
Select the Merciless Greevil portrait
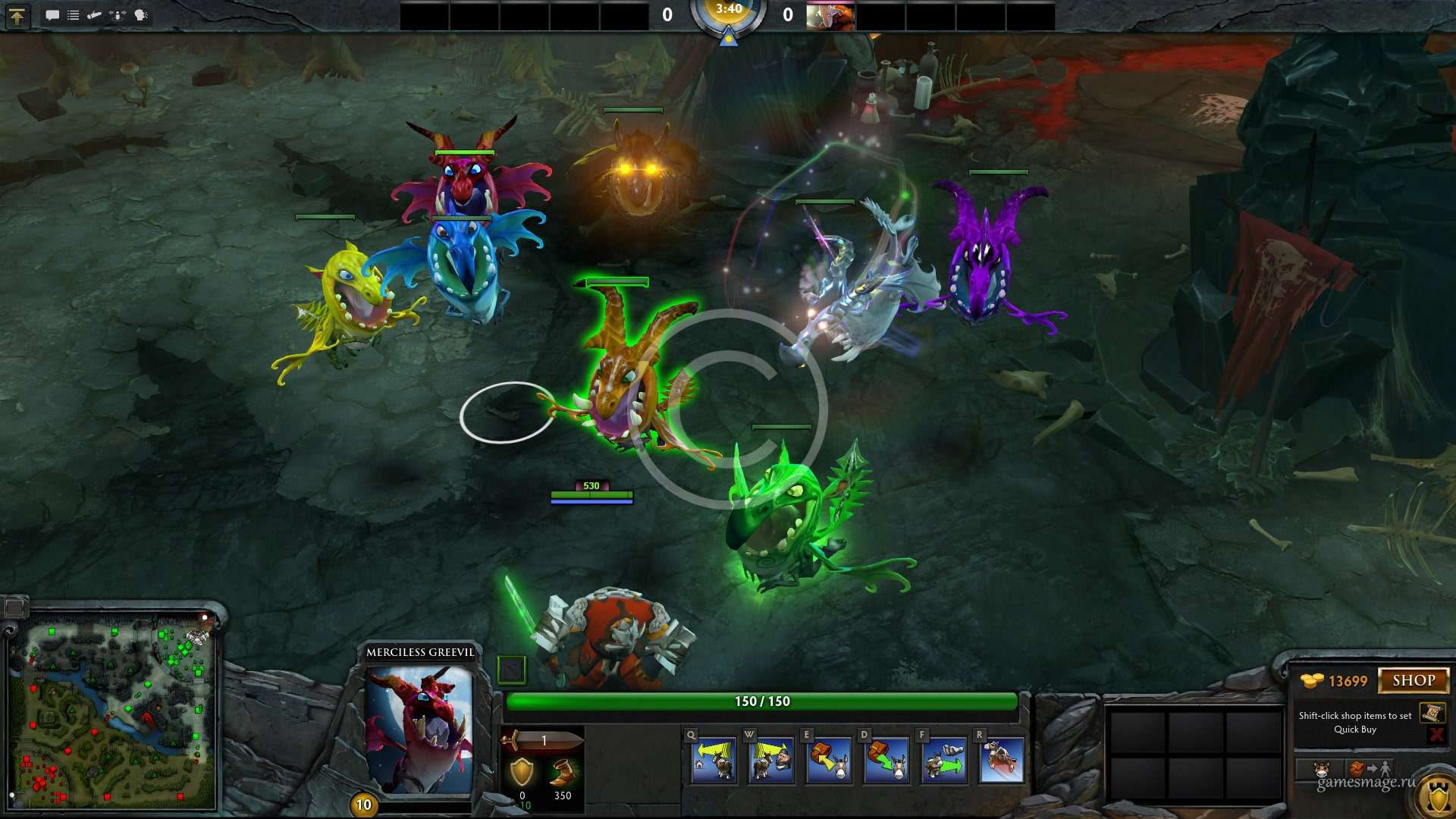[x=419, y=730]
